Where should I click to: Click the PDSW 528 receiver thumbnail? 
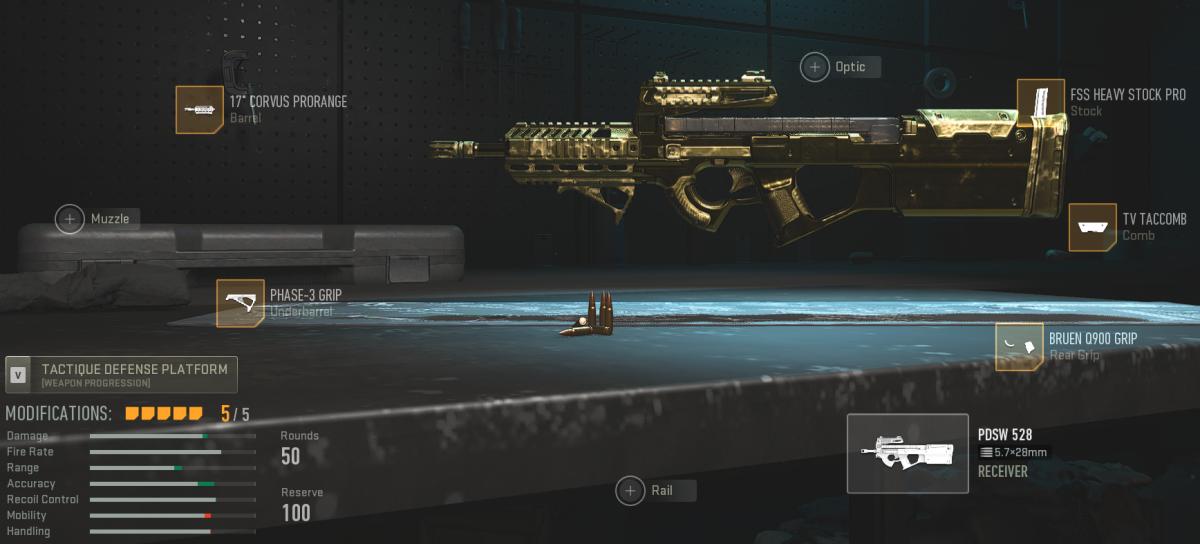(x=907, y=453)
